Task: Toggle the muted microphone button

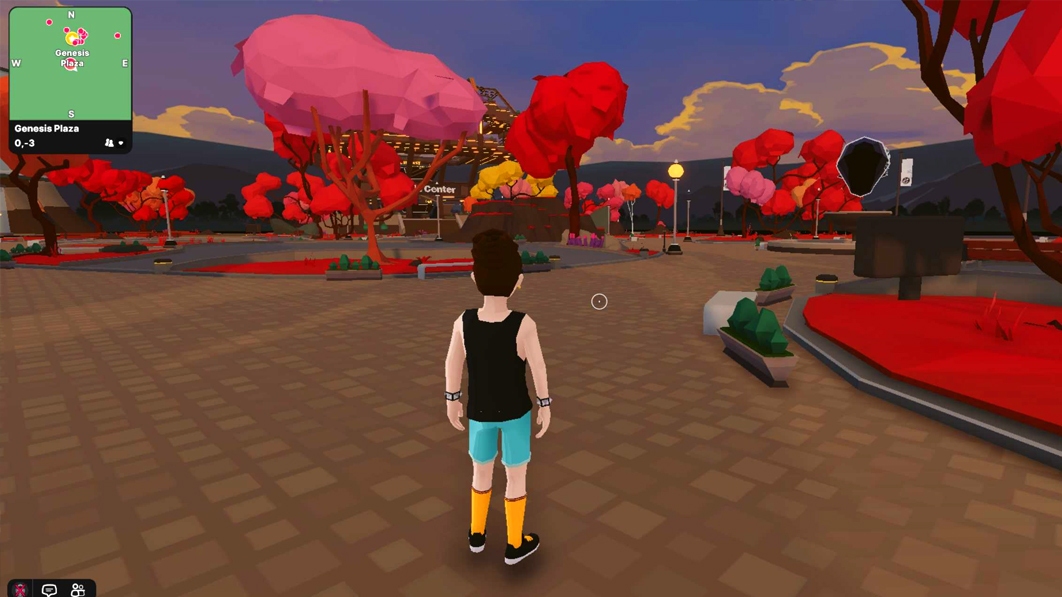Action: [x=20, y=589]
